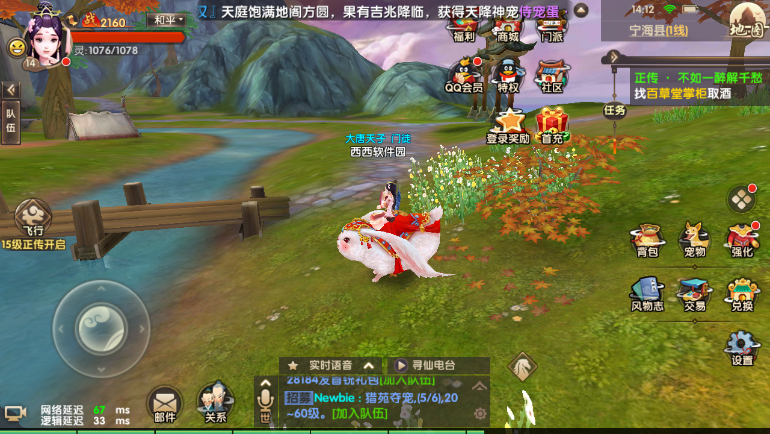Open the 首充 first-recharge gift box

[x=551, y=125]
